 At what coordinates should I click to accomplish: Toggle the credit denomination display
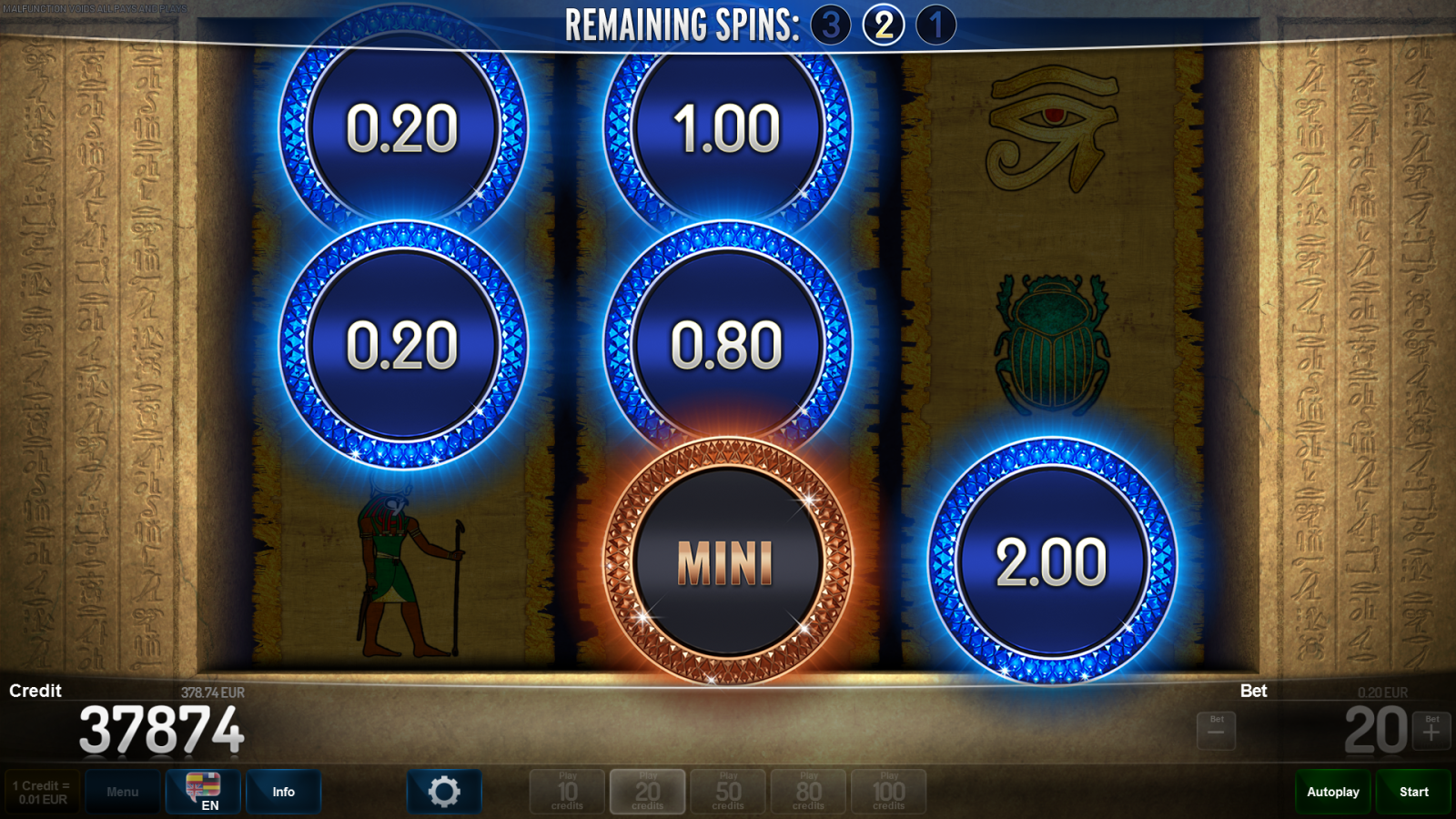point(42,792)
